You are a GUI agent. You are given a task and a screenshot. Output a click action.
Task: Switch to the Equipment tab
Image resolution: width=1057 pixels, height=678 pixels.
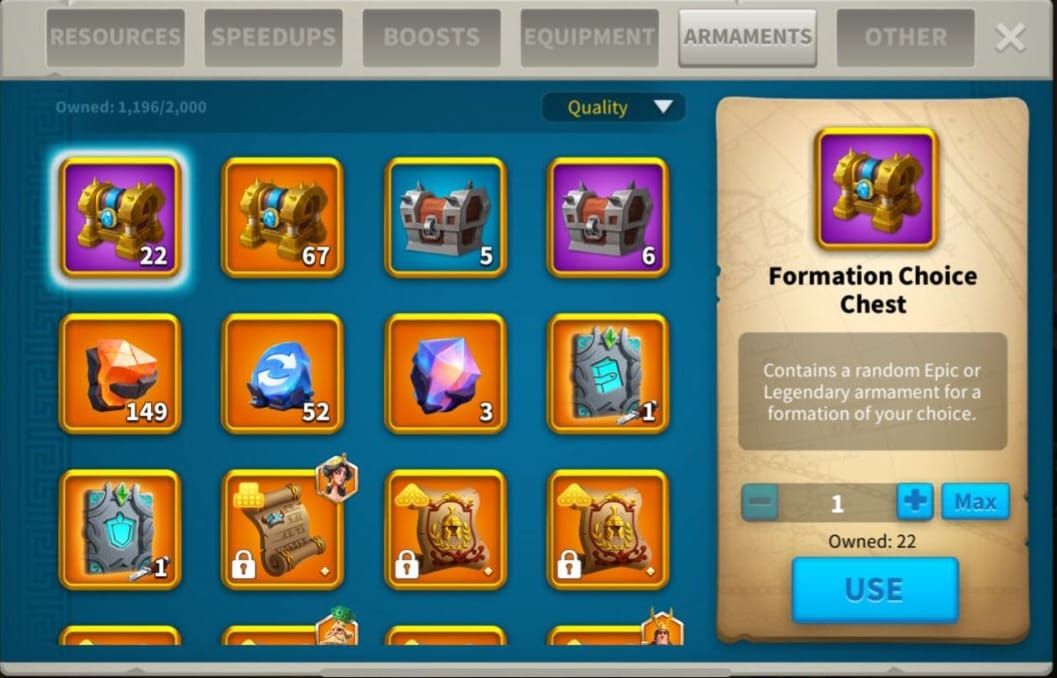click(x=589, y=38)
